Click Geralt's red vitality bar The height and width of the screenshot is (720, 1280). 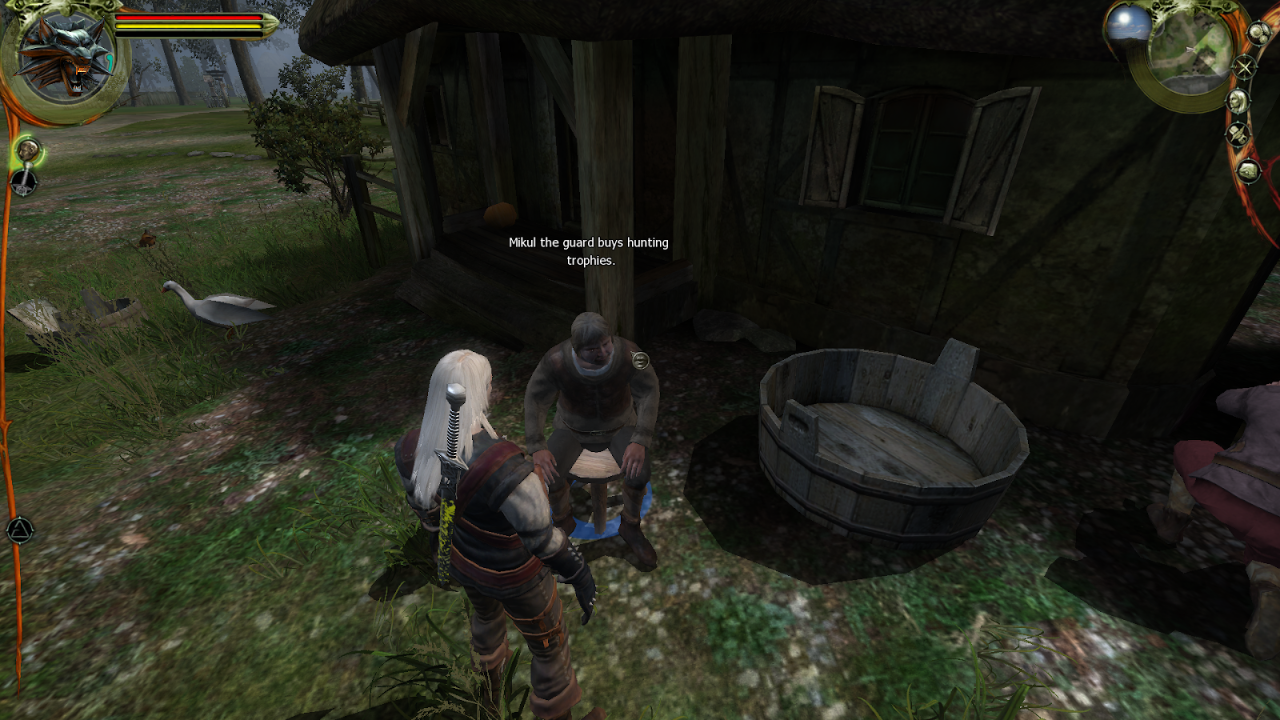pos(190,17)
